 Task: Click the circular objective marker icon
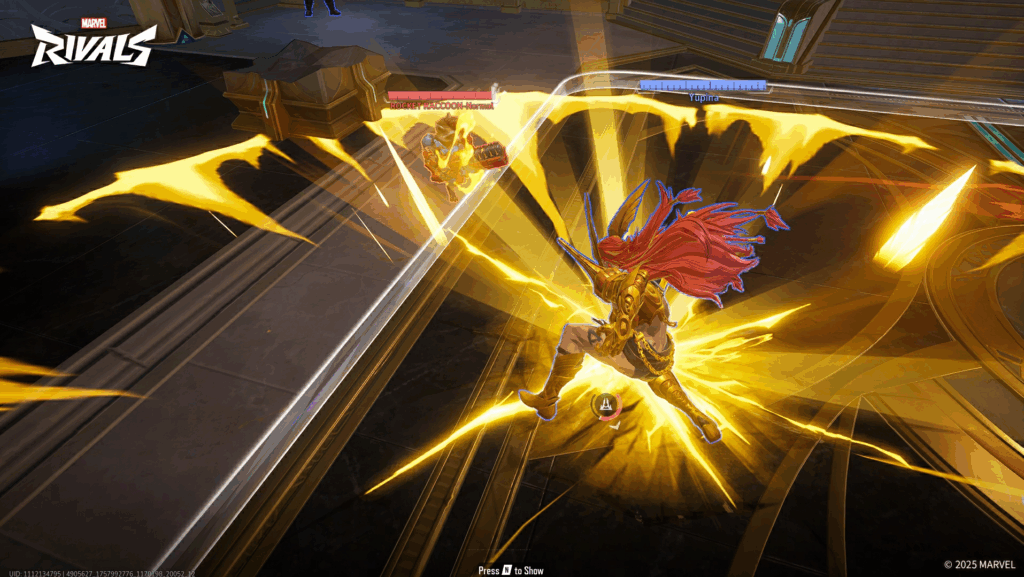[604, 405]
